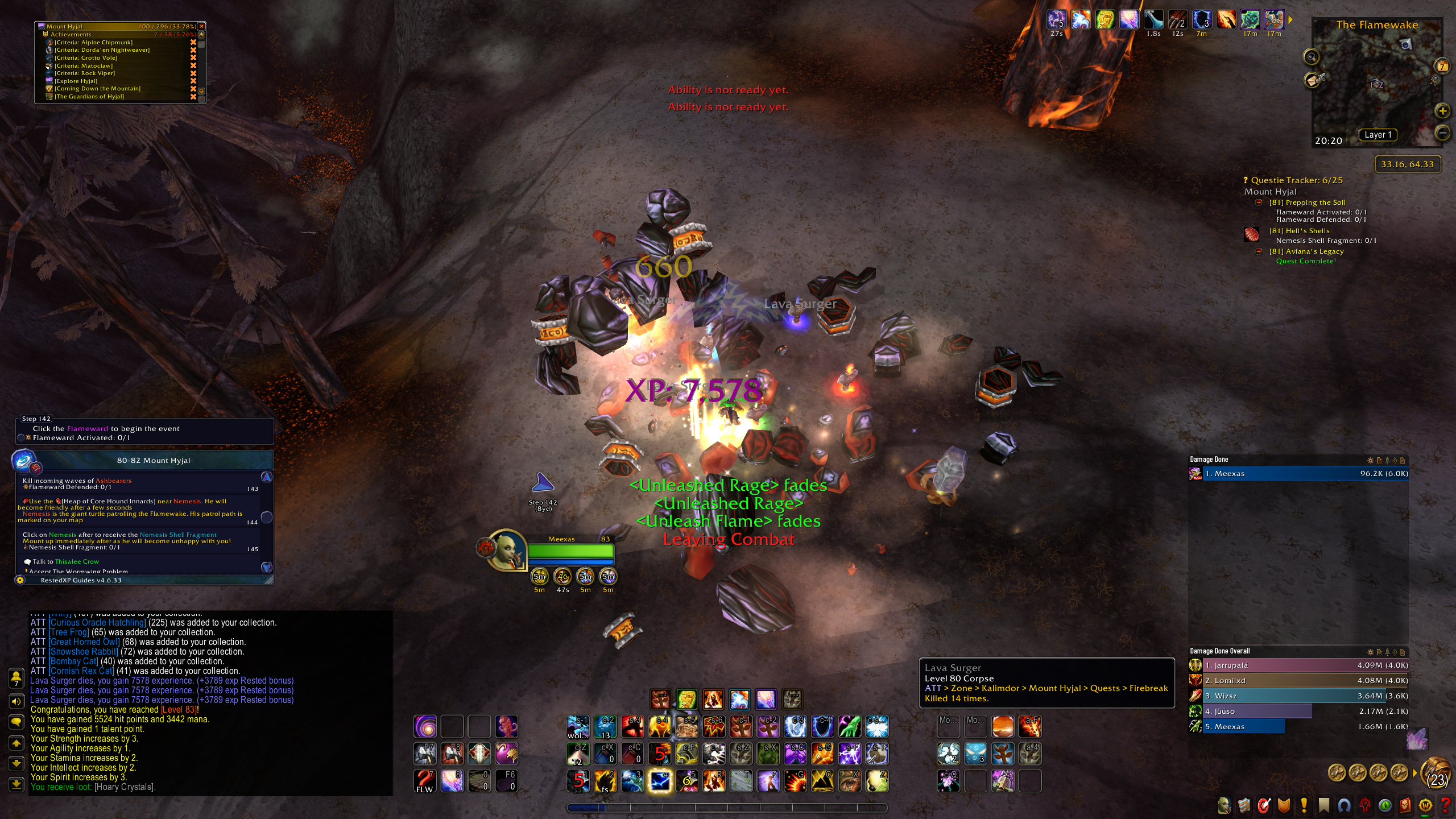Open the character info micro button
The height and width of the screenshot is (819, 1456).
tap(1224, 805)
